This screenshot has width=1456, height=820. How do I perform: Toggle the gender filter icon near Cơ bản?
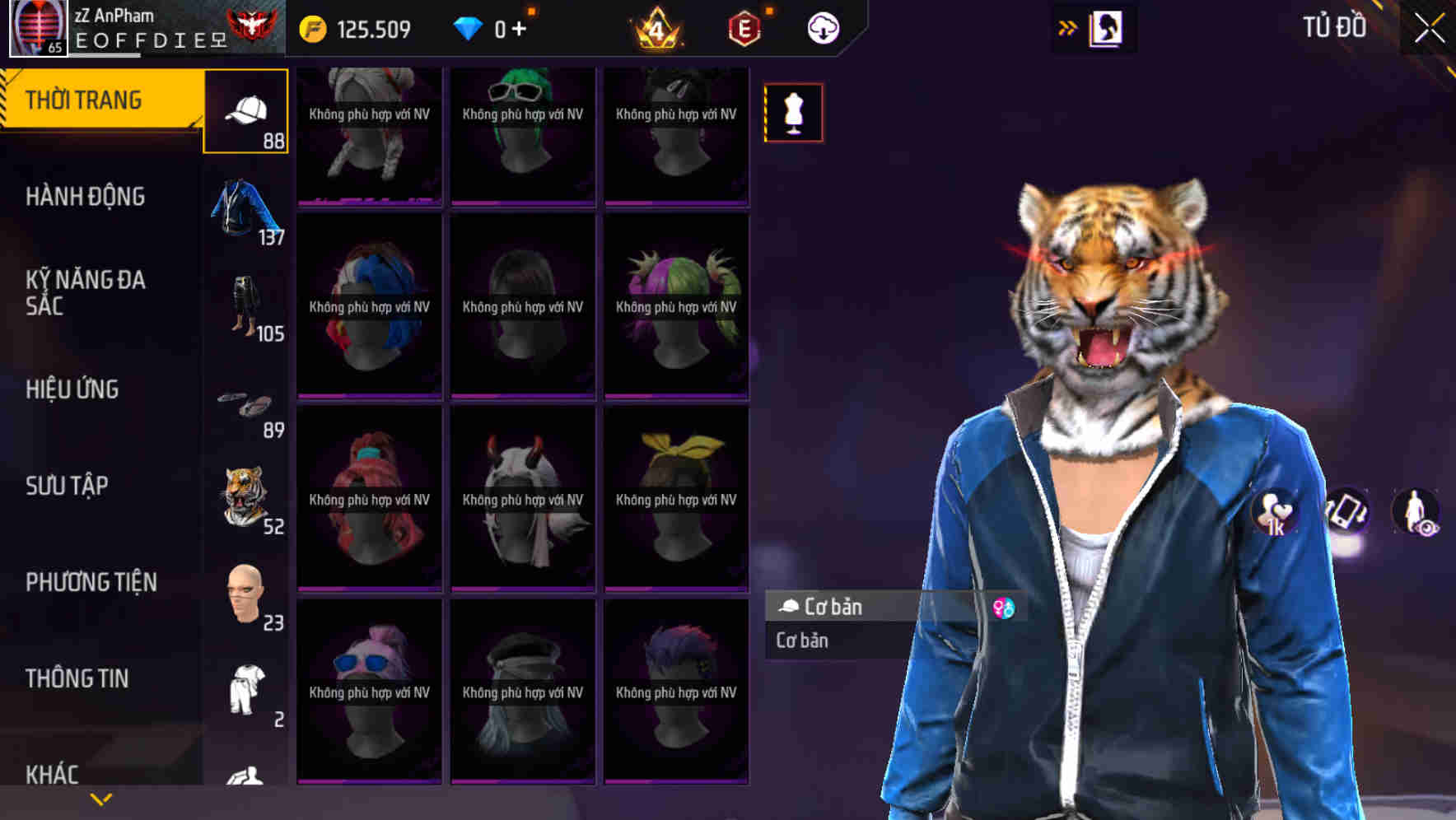tap(1003, 607)
